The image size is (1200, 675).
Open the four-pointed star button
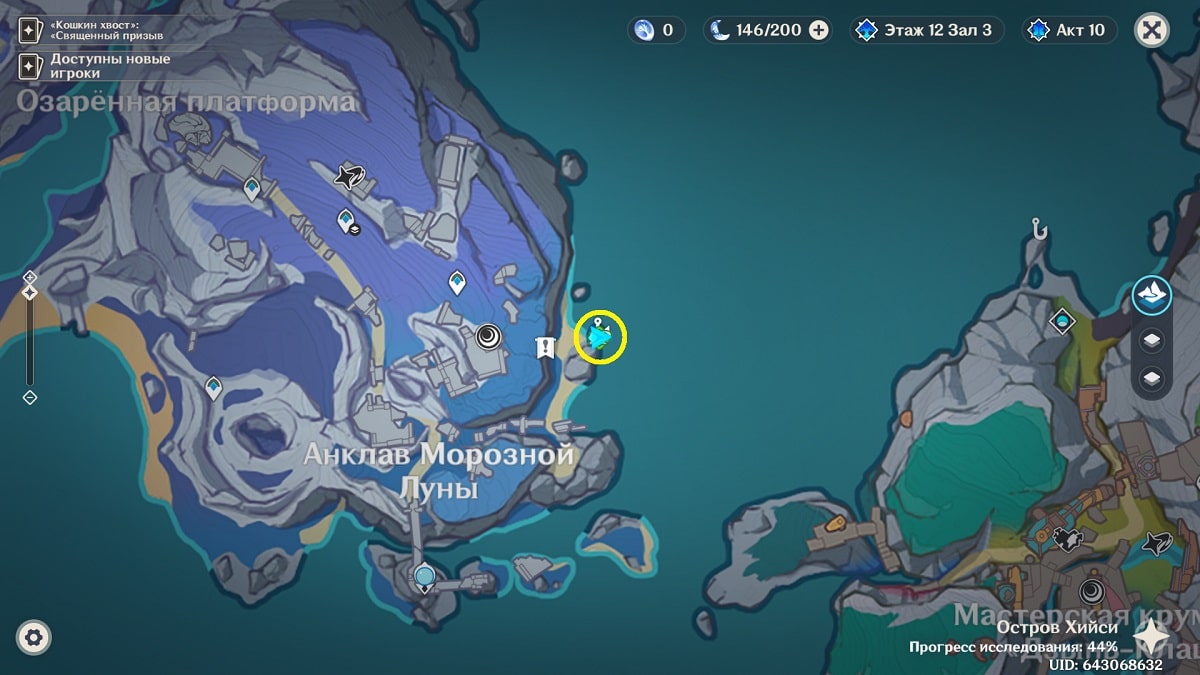1152,636
